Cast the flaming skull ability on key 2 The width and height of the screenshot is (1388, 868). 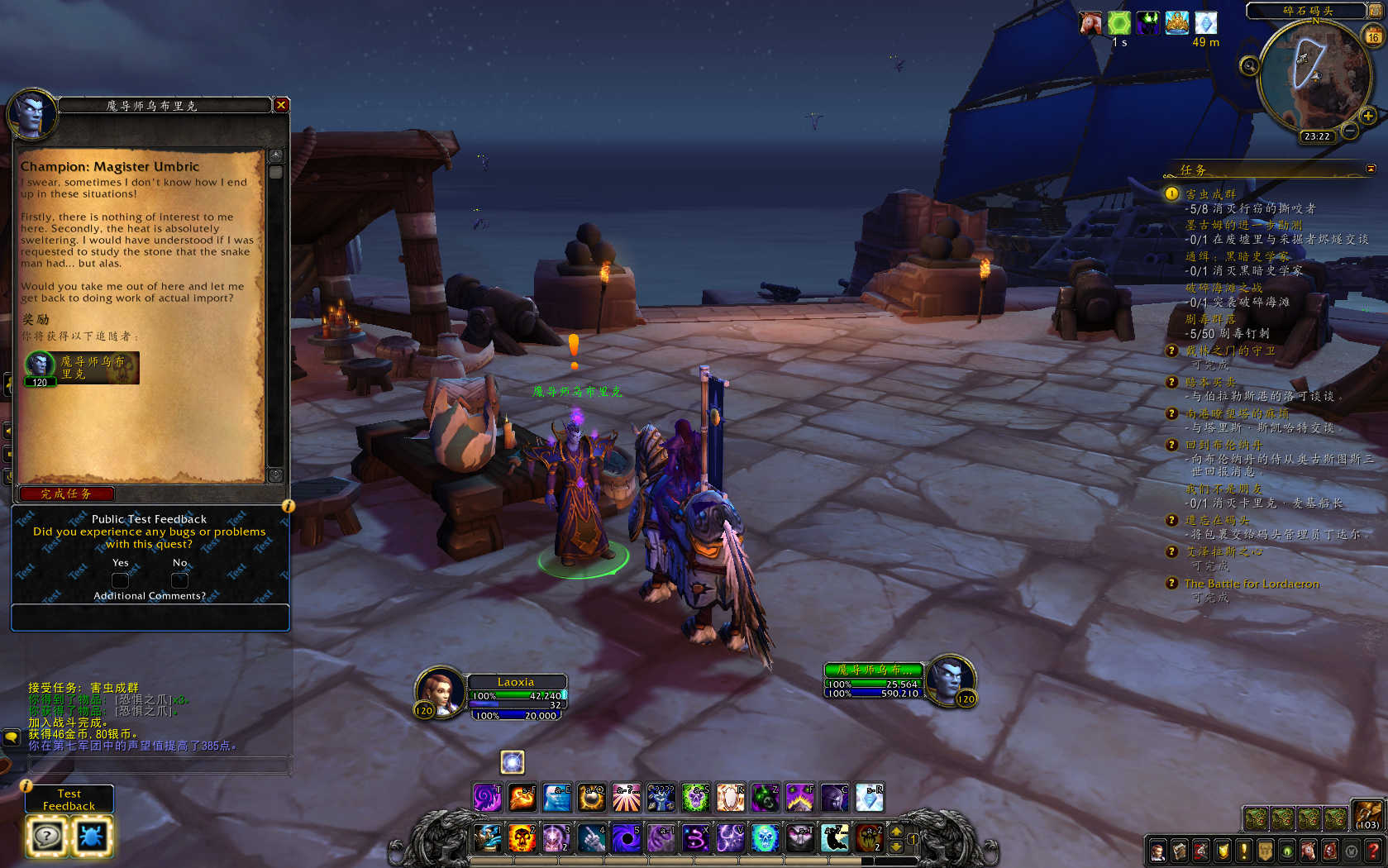click(x=522, y=838)
